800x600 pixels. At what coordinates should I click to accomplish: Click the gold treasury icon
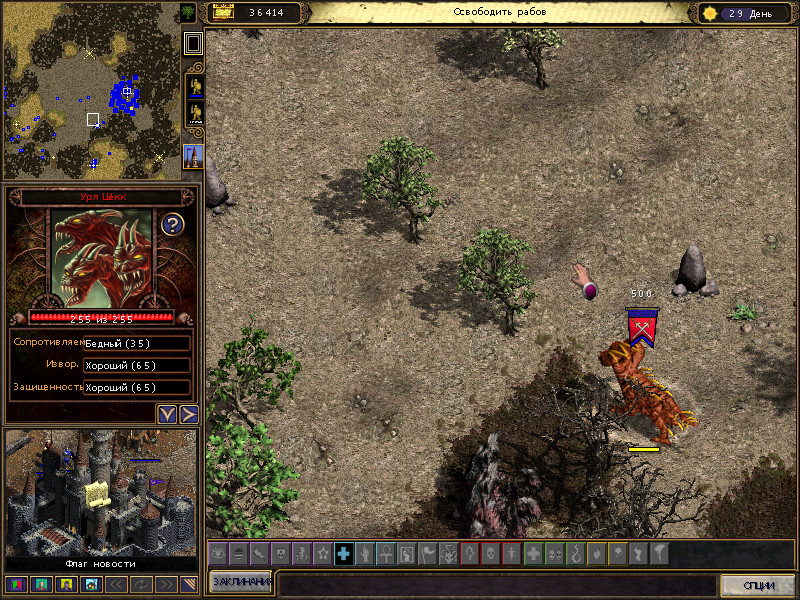222,12
